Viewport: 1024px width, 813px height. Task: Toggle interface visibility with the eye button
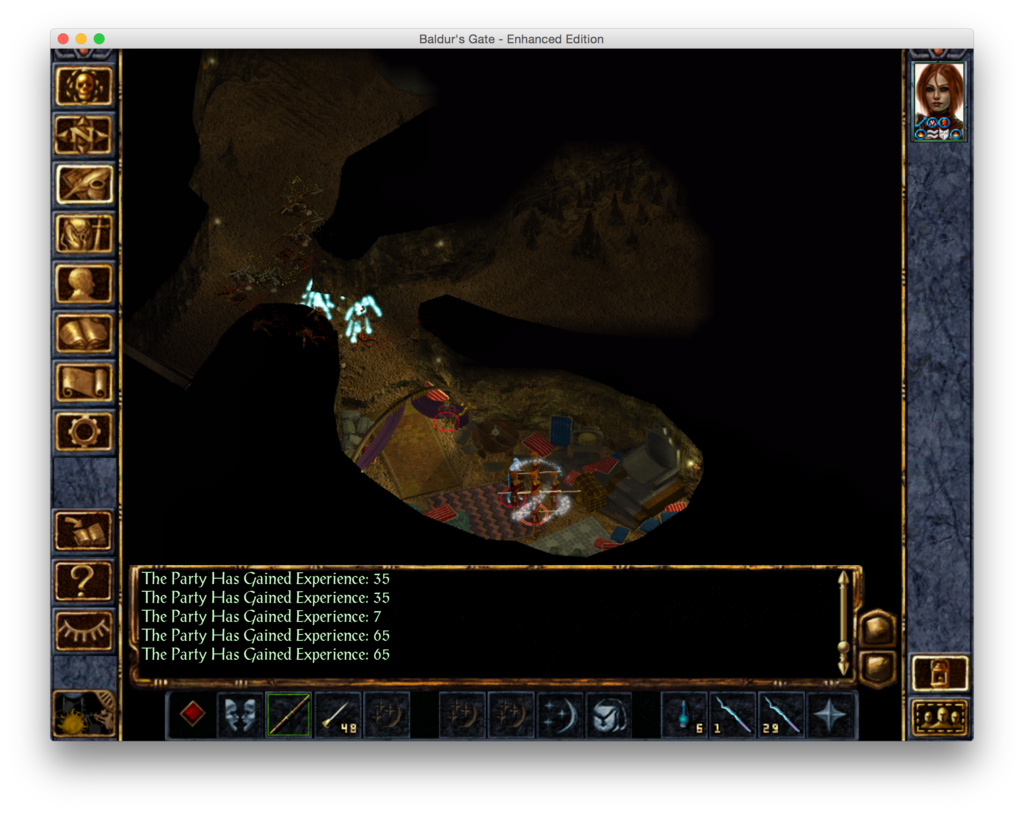coord(84,630)
